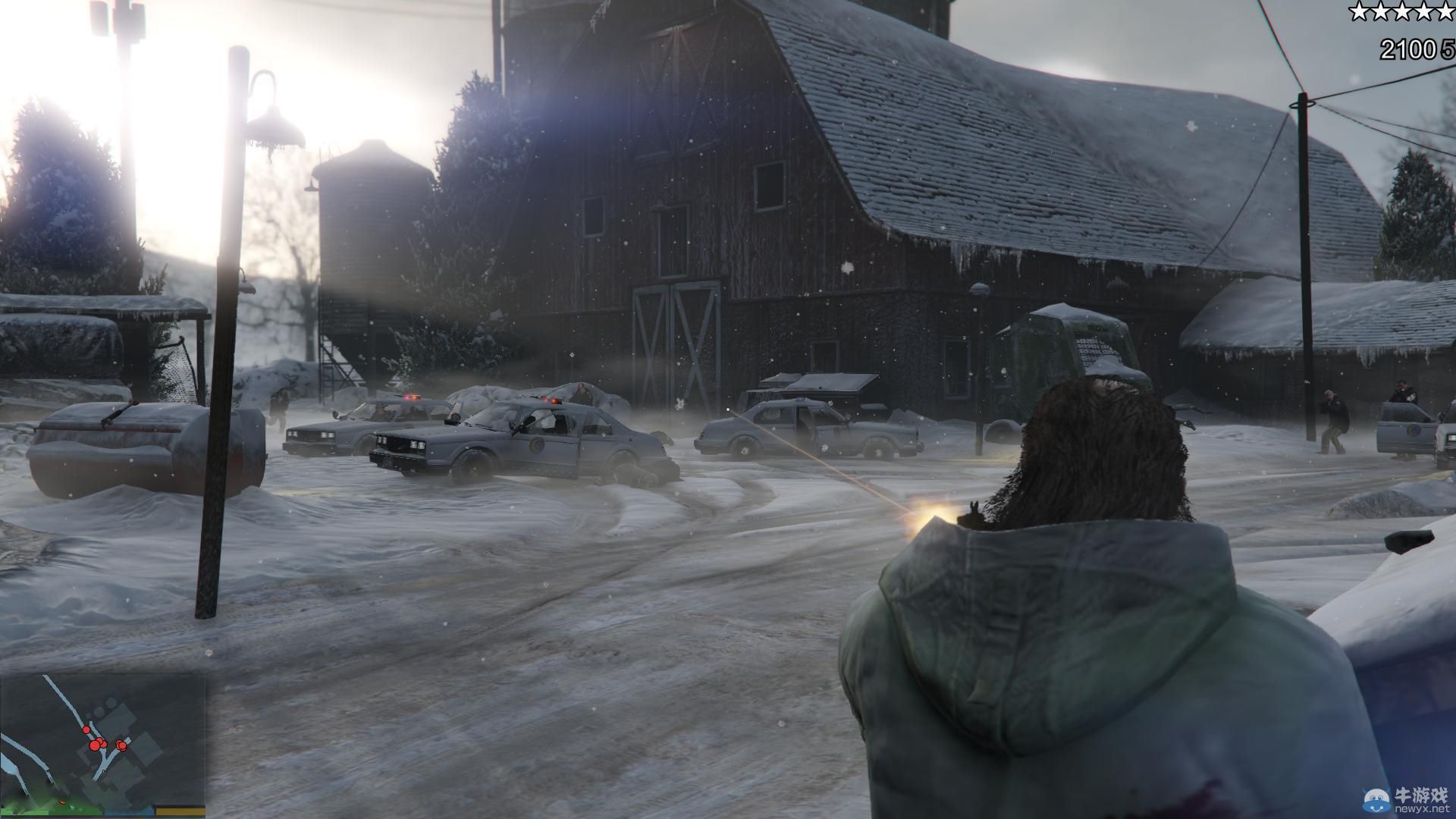Click the newyx.net watermark logo
Screen dimensions: 1456x819
(1407, 799)
